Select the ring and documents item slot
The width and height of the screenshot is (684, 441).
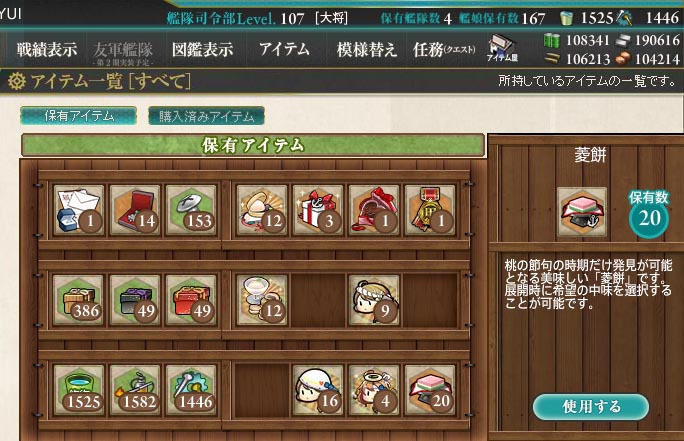[78, 209]
